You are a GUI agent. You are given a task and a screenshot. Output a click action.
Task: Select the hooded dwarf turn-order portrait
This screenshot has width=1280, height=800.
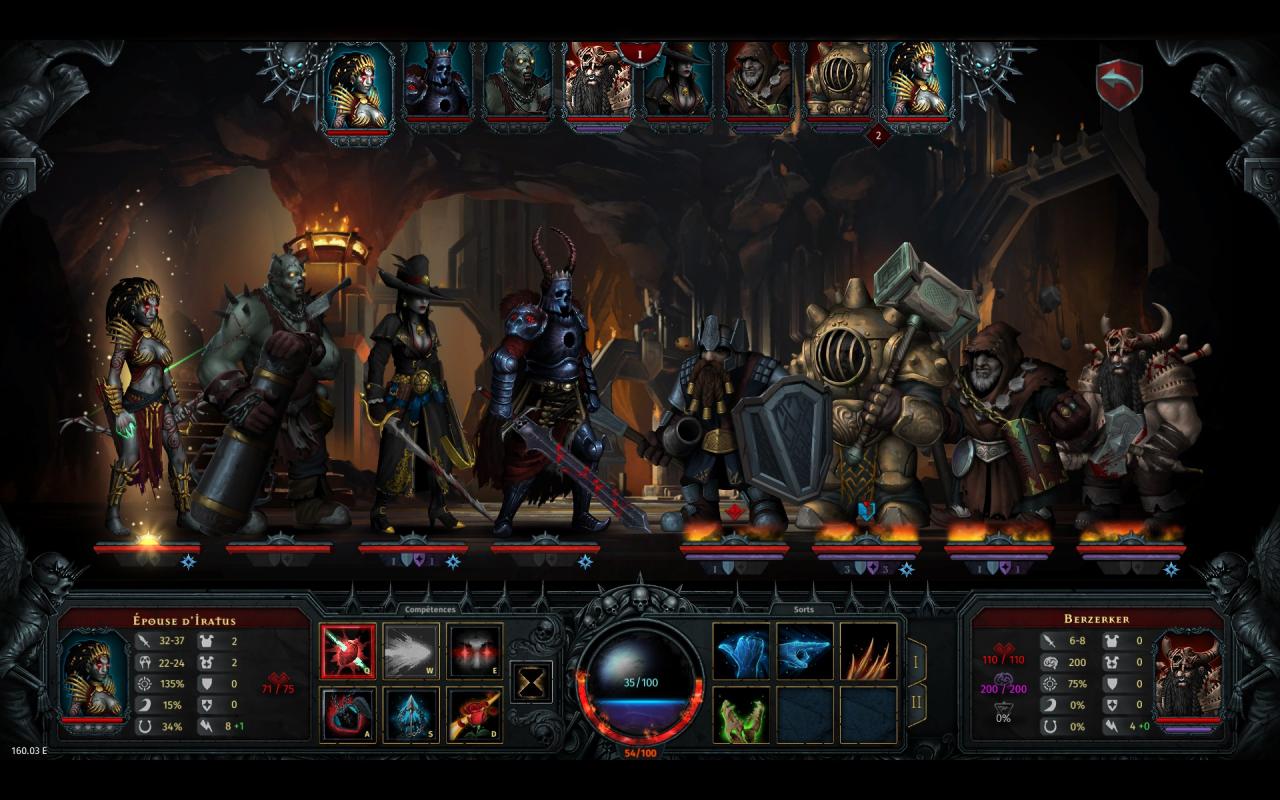(x=758, y=82)
